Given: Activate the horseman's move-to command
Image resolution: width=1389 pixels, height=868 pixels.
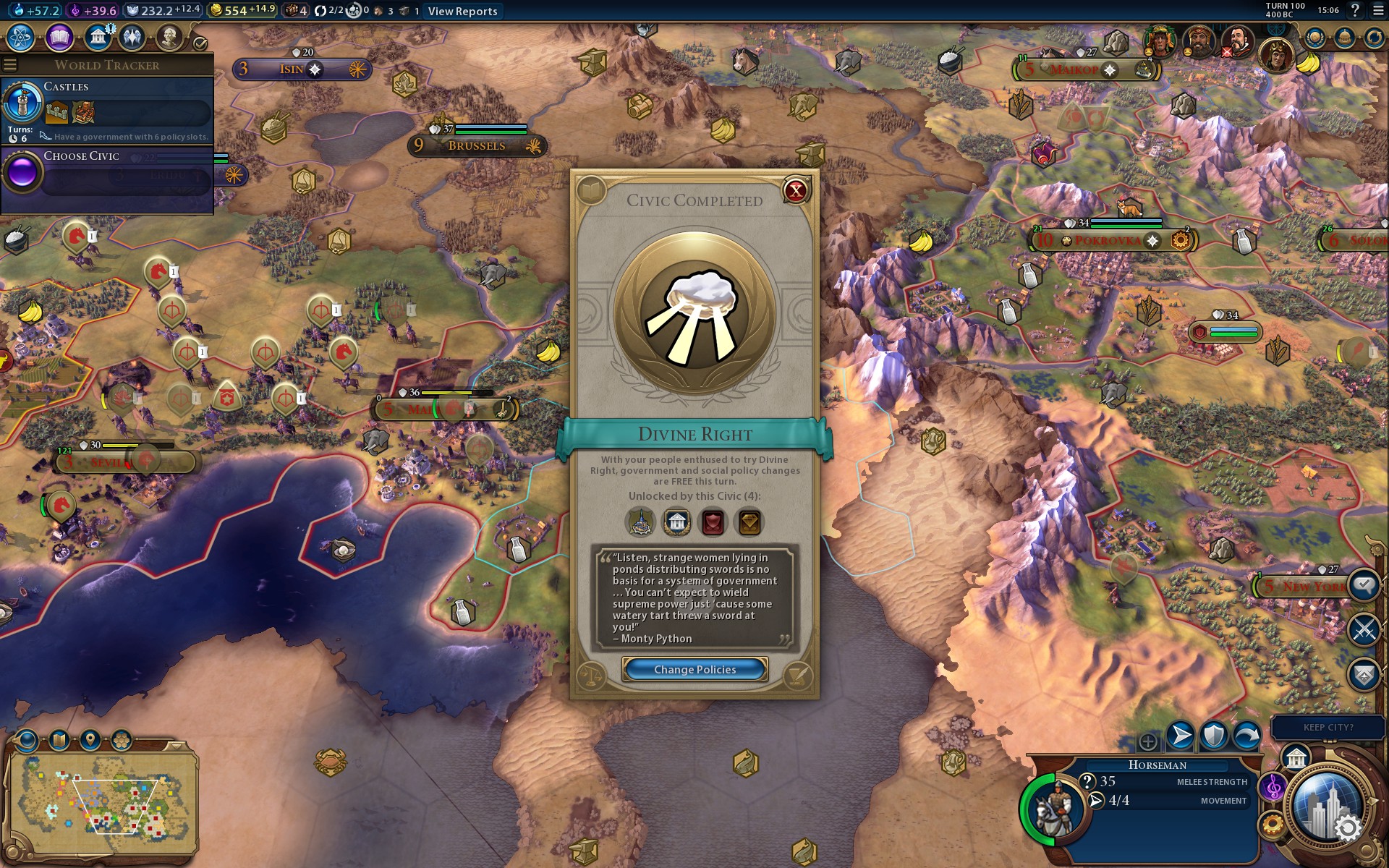Looking at the screenshot, I should [1180, 736].
